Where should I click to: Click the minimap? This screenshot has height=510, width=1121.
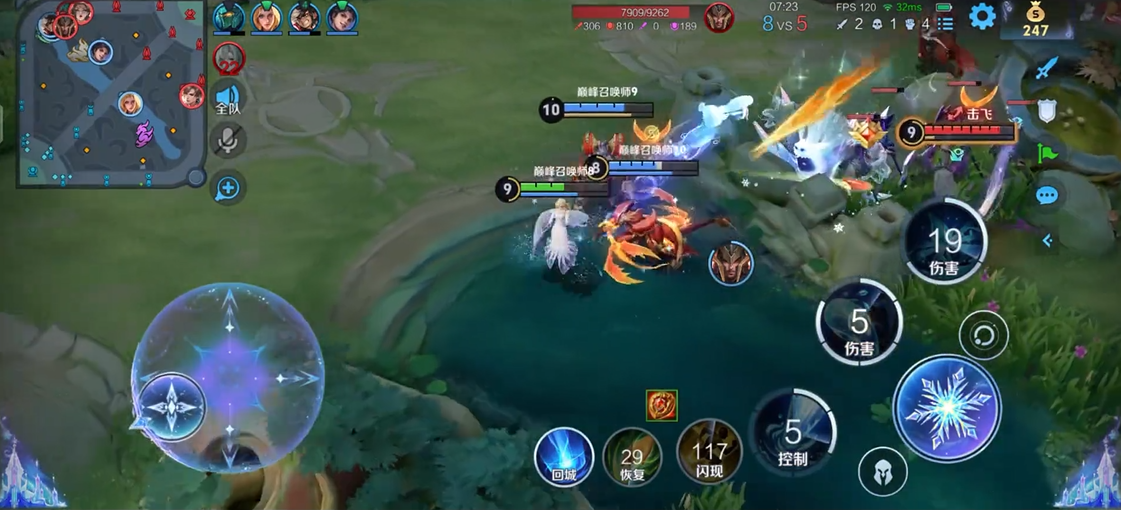click(110, 95)
